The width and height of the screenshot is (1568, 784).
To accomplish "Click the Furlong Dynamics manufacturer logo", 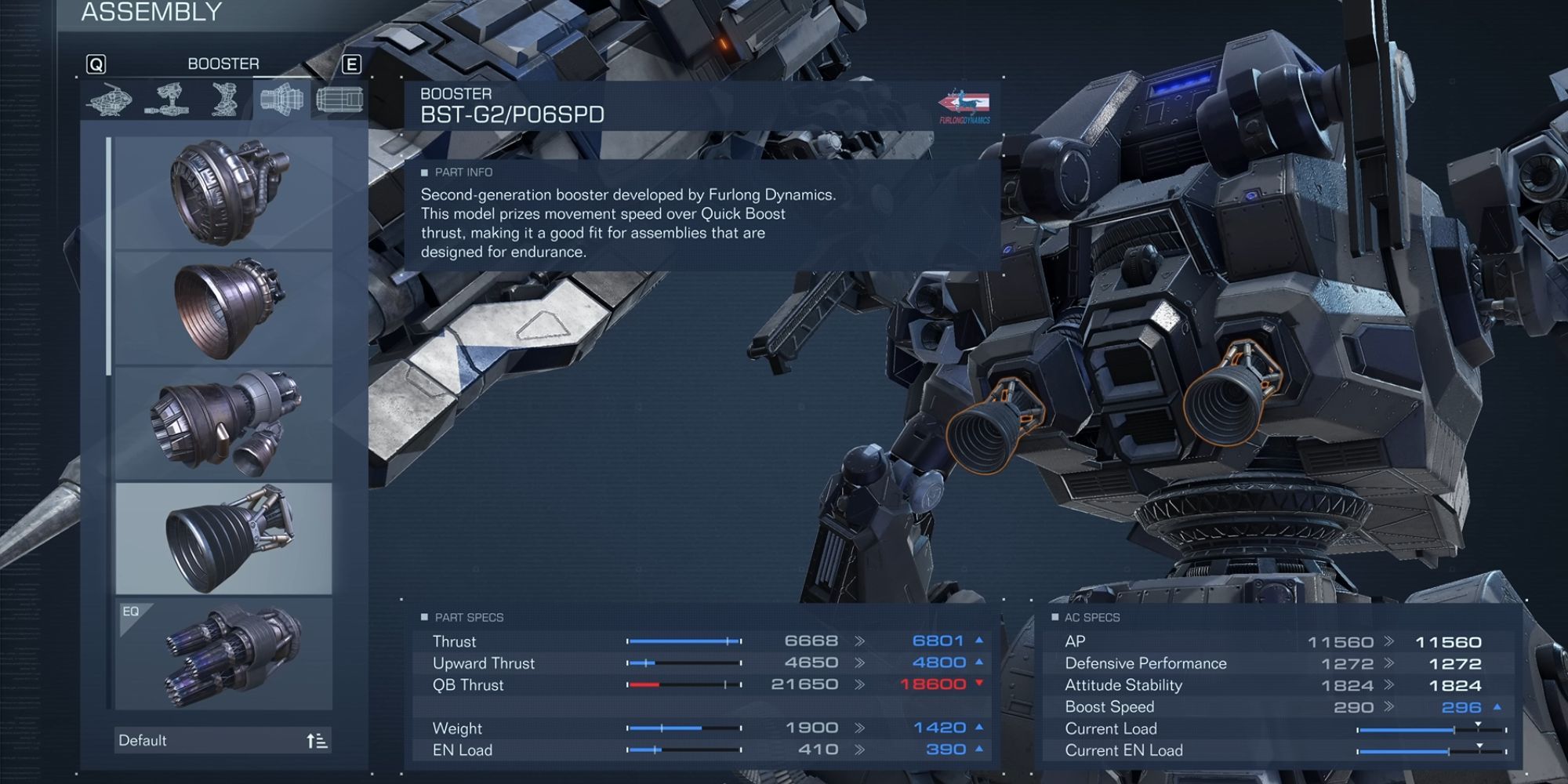I will [x=966, y=105].
